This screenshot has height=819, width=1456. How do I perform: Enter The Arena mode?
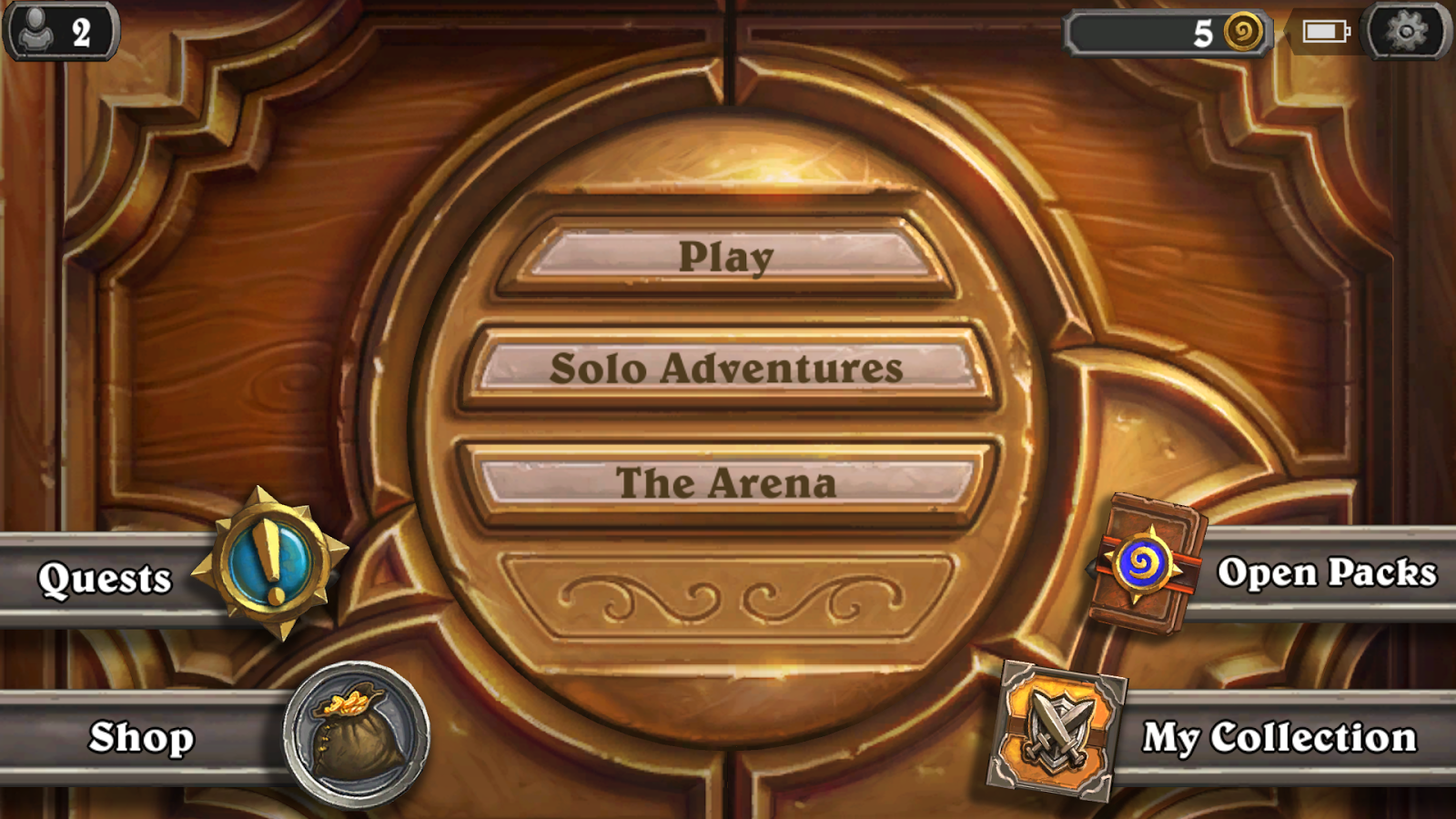point(728,483)
